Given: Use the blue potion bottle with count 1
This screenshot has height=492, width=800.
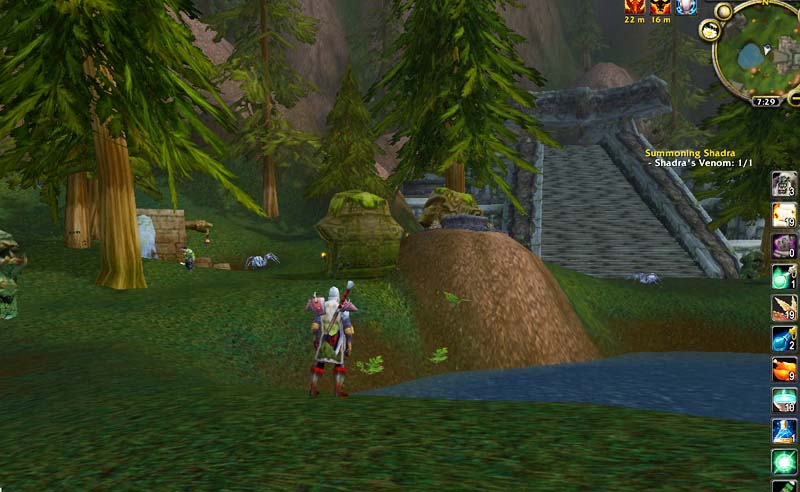Looking at the screenshot, I should click(x=784, y=431).
